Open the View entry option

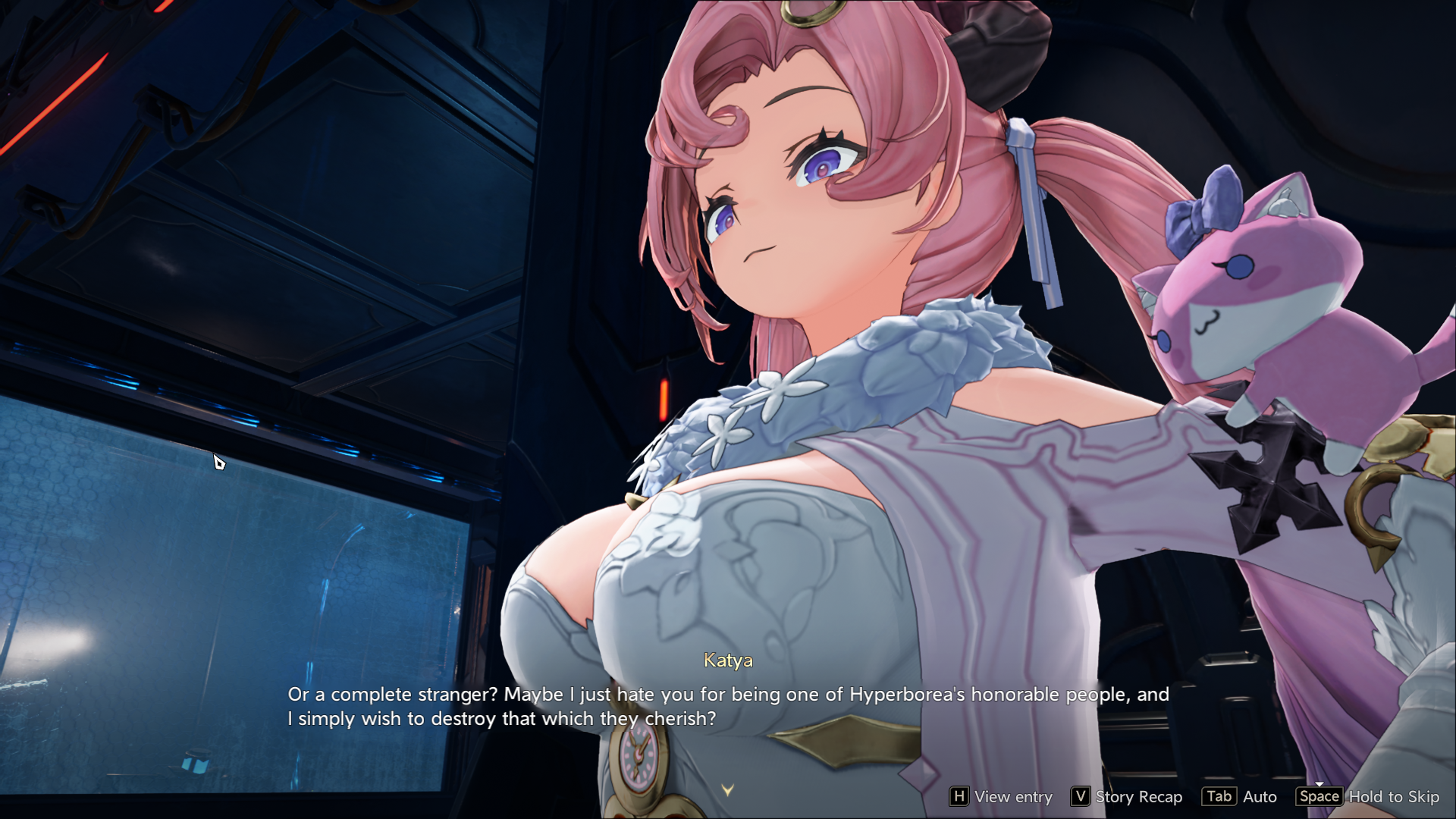pyautogui.click(x=1001, y=796)
